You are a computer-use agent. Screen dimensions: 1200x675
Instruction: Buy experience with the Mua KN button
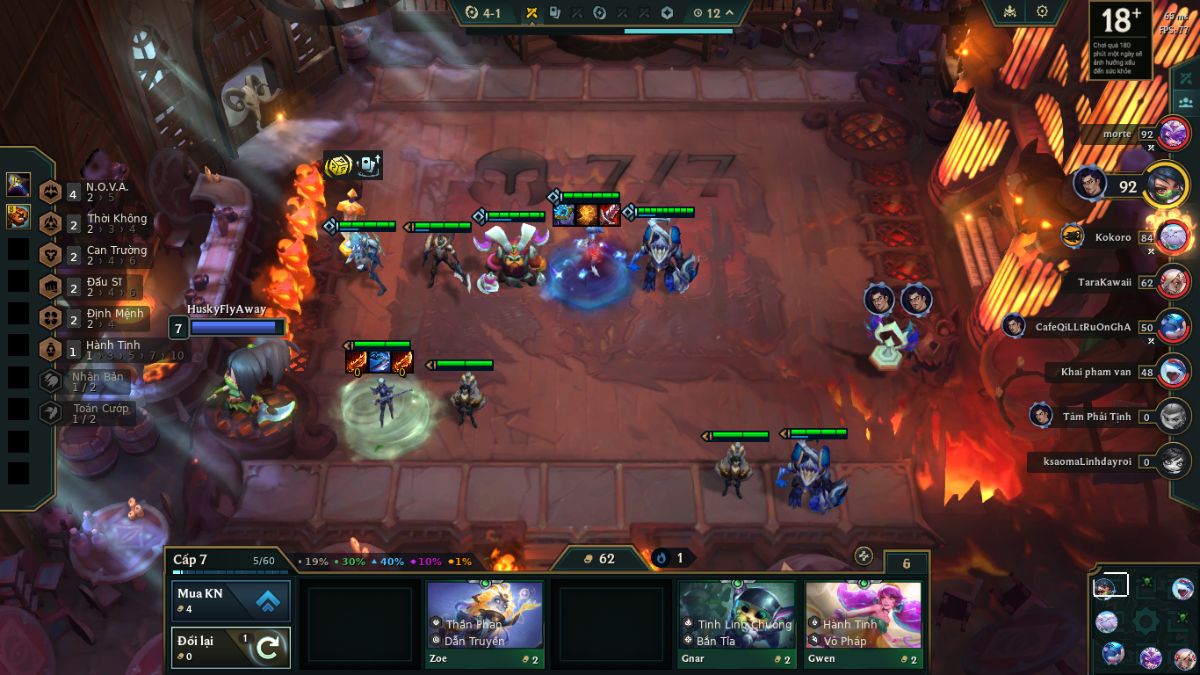coord(231,601)
